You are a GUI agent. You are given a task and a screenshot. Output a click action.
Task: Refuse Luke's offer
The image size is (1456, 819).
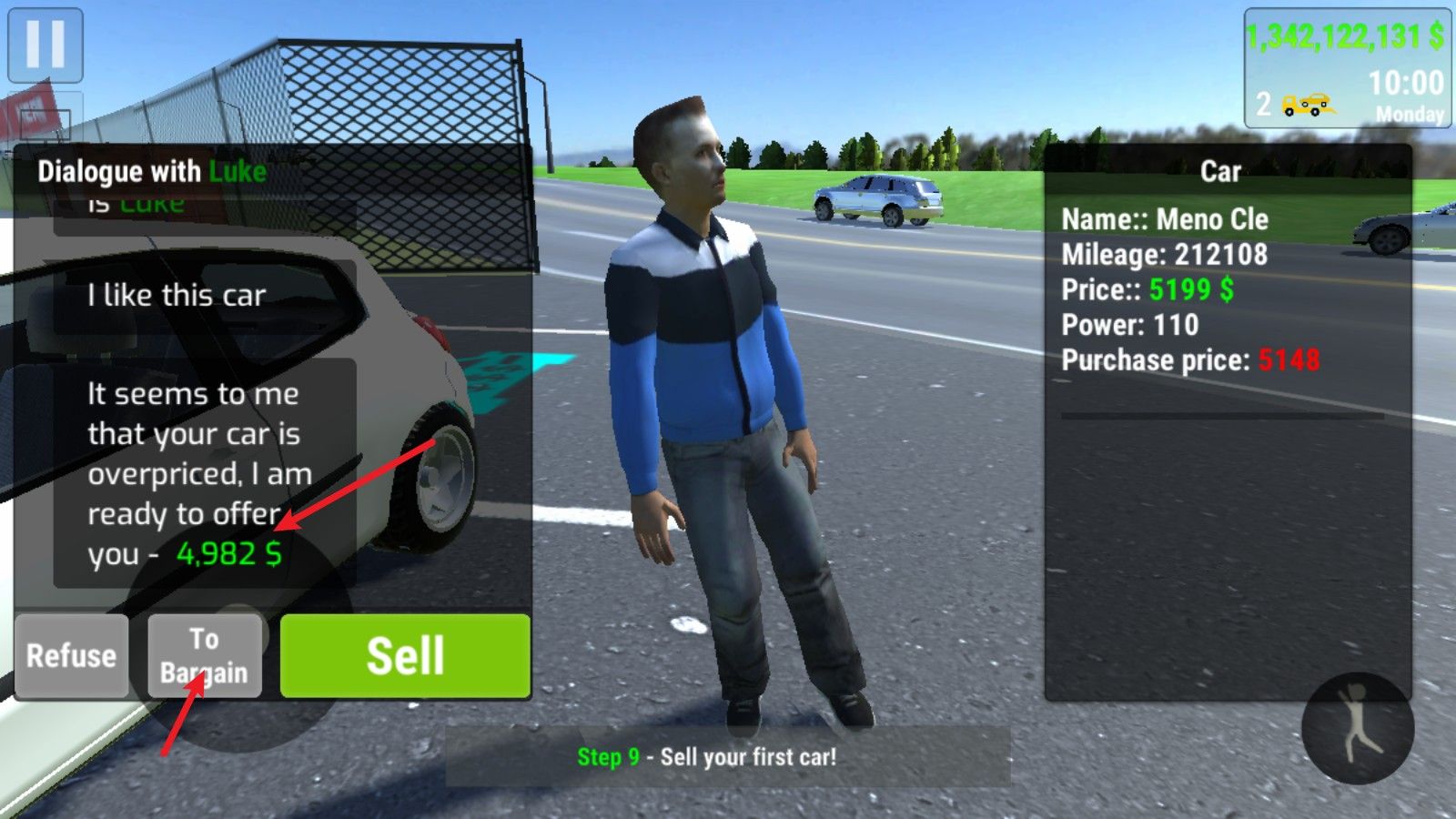[71, 655]
